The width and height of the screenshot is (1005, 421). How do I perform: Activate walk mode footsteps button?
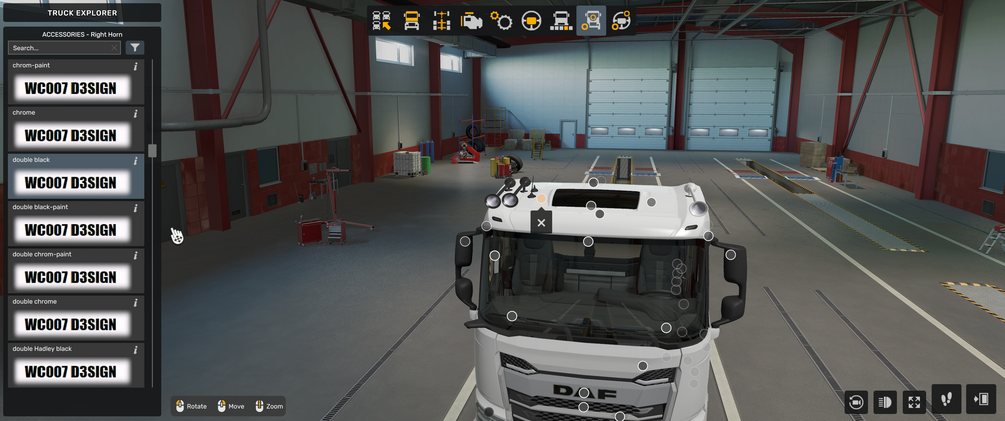pyautogui.click(x=946, y=399)
